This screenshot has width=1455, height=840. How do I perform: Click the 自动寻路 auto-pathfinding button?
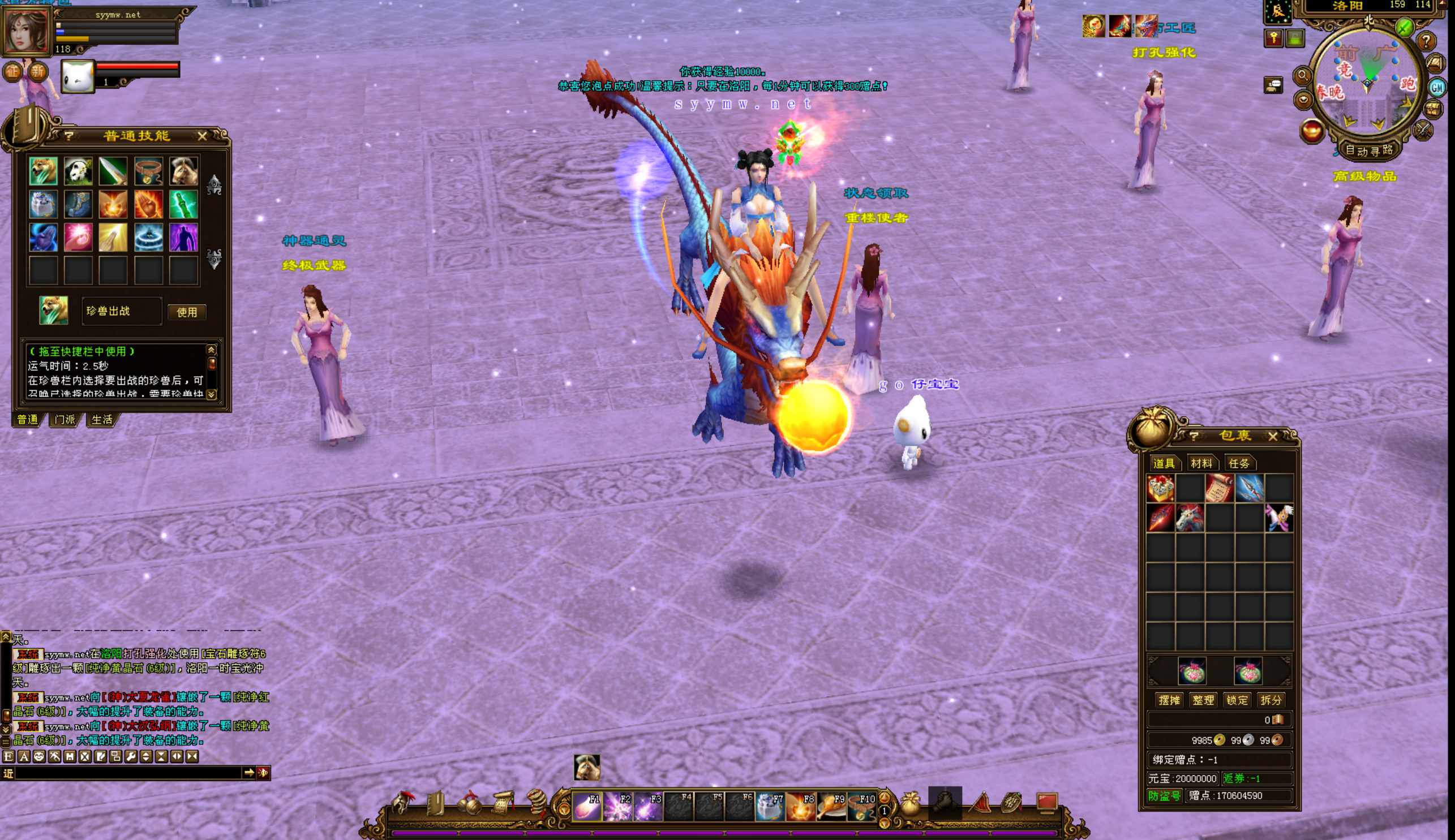point(1368,150)
